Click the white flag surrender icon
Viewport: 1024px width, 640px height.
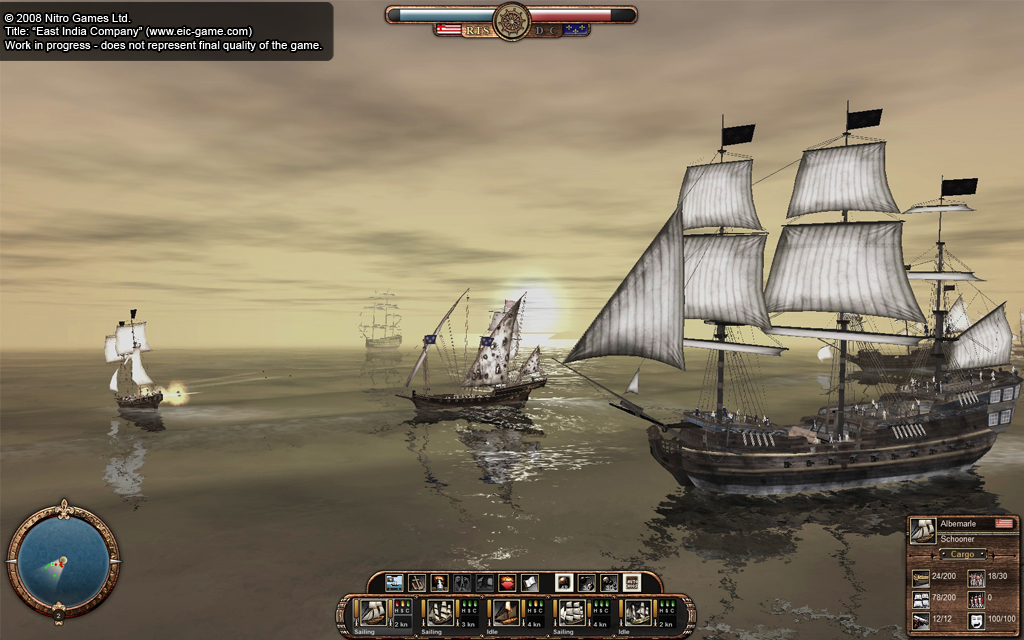pyautogui.click(x=529, y=583)
